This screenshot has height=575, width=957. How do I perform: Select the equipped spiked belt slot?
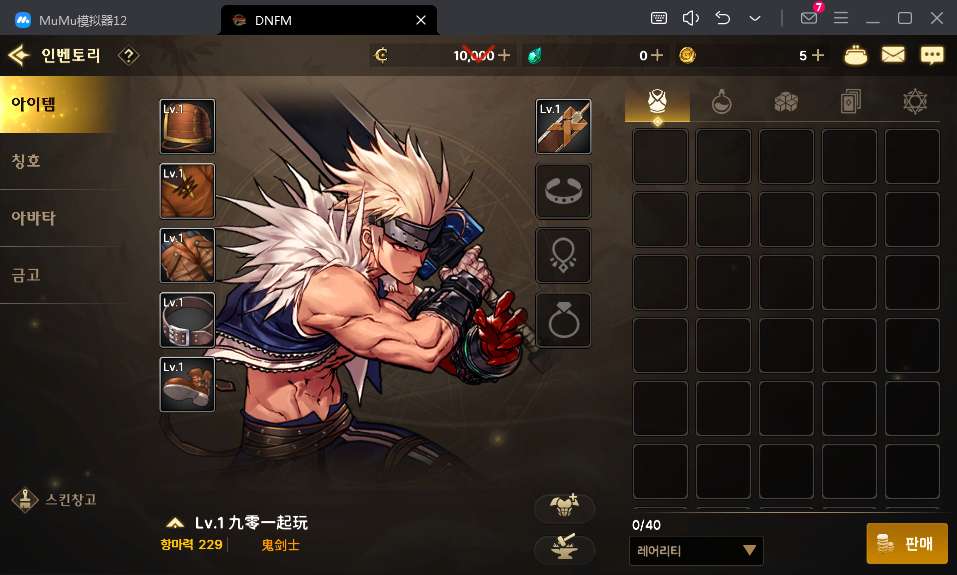click(x=187, y=320)
